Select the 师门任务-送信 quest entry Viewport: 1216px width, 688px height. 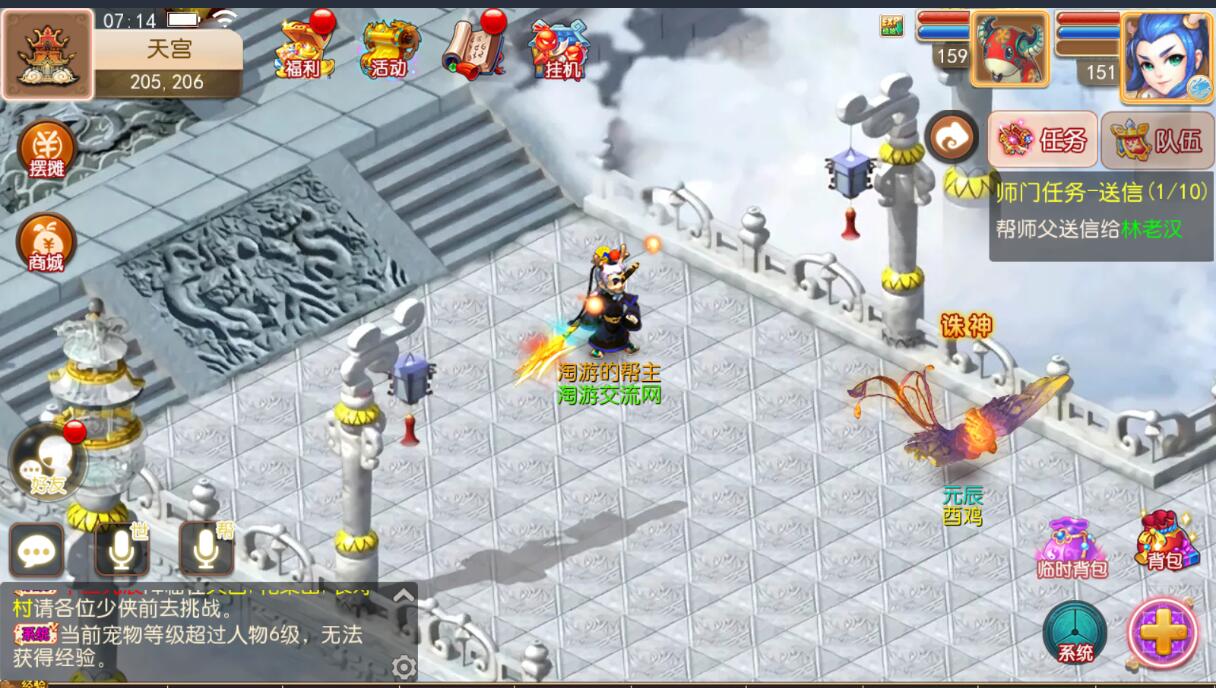(1100, 209)
